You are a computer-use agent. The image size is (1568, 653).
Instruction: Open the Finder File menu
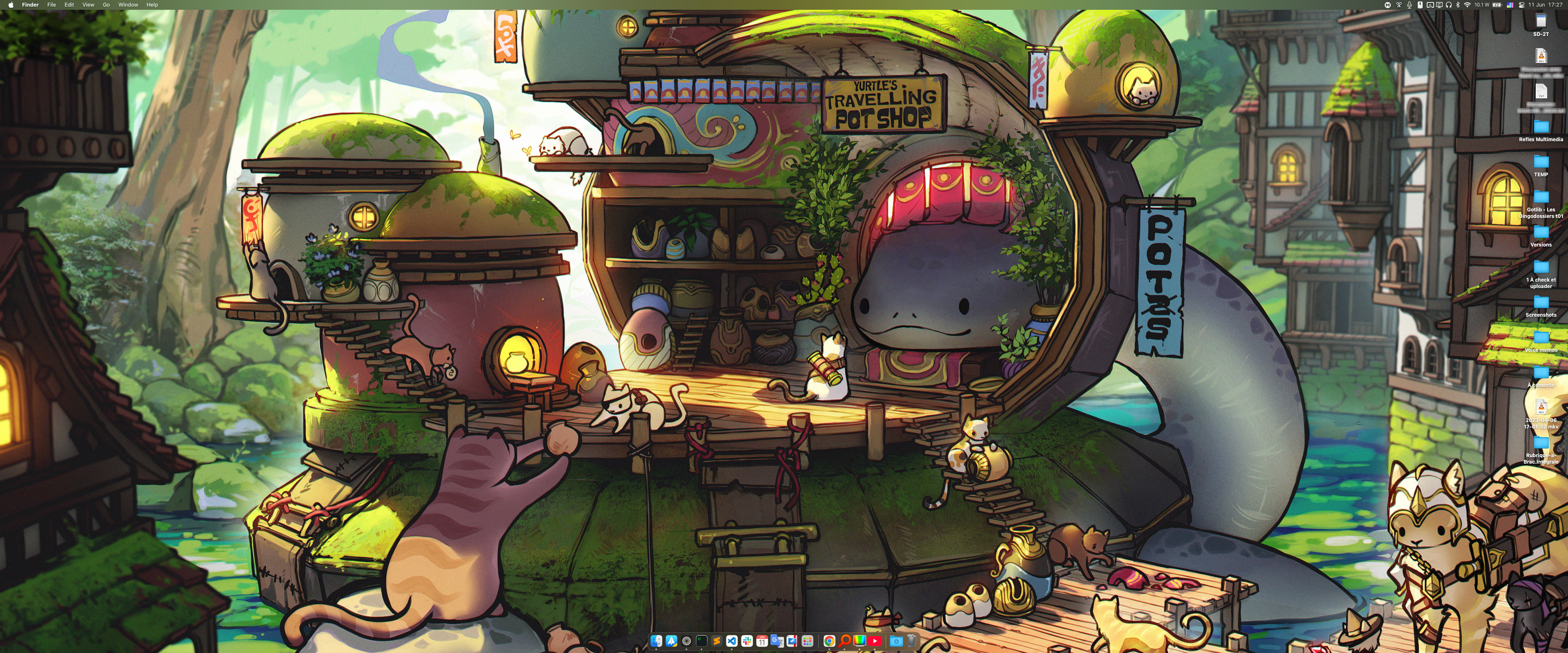[x=52, y=5]
